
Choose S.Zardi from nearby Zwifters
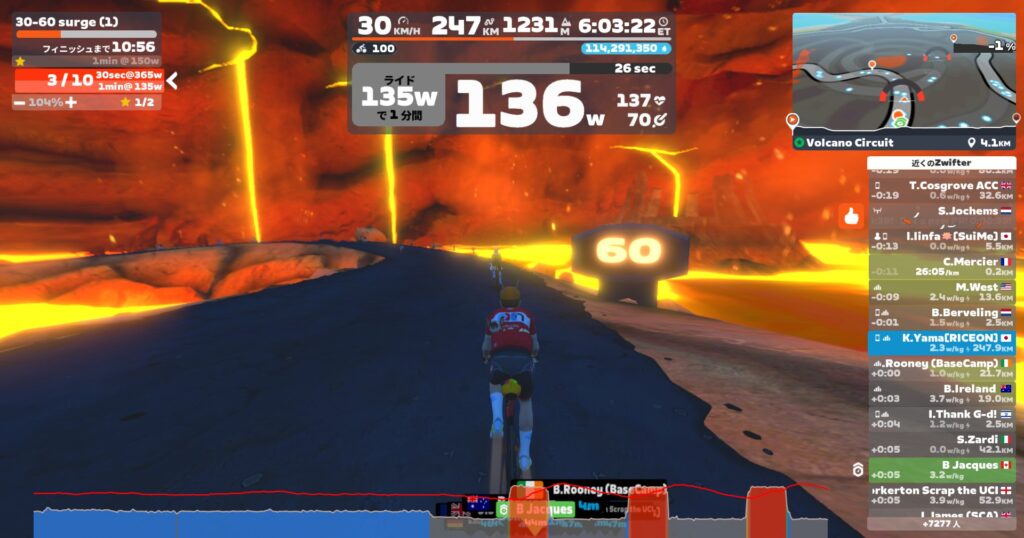coord(942,444)
